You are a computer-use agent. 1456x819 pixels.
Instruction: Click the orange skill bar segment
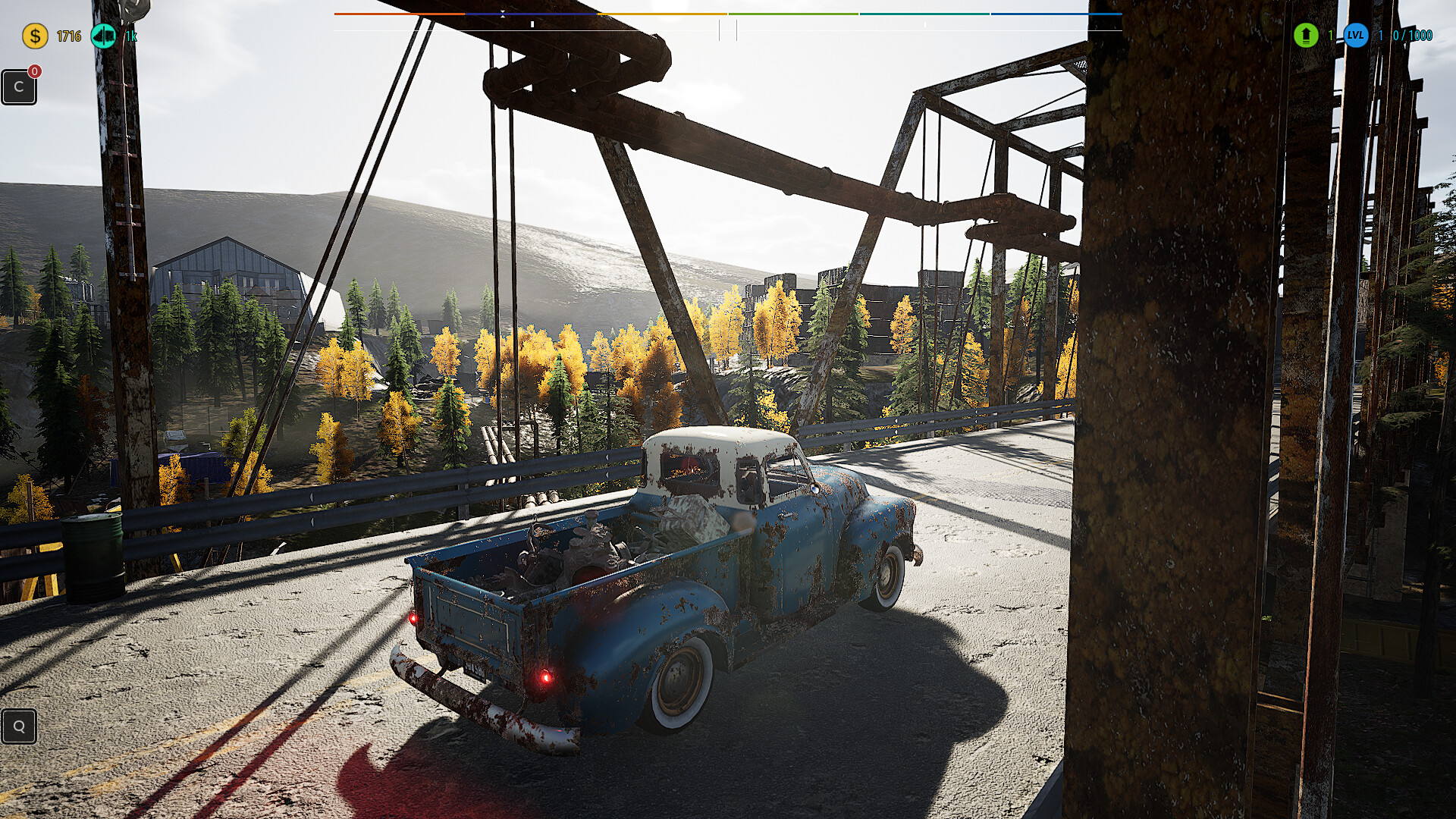click(398, 14)
